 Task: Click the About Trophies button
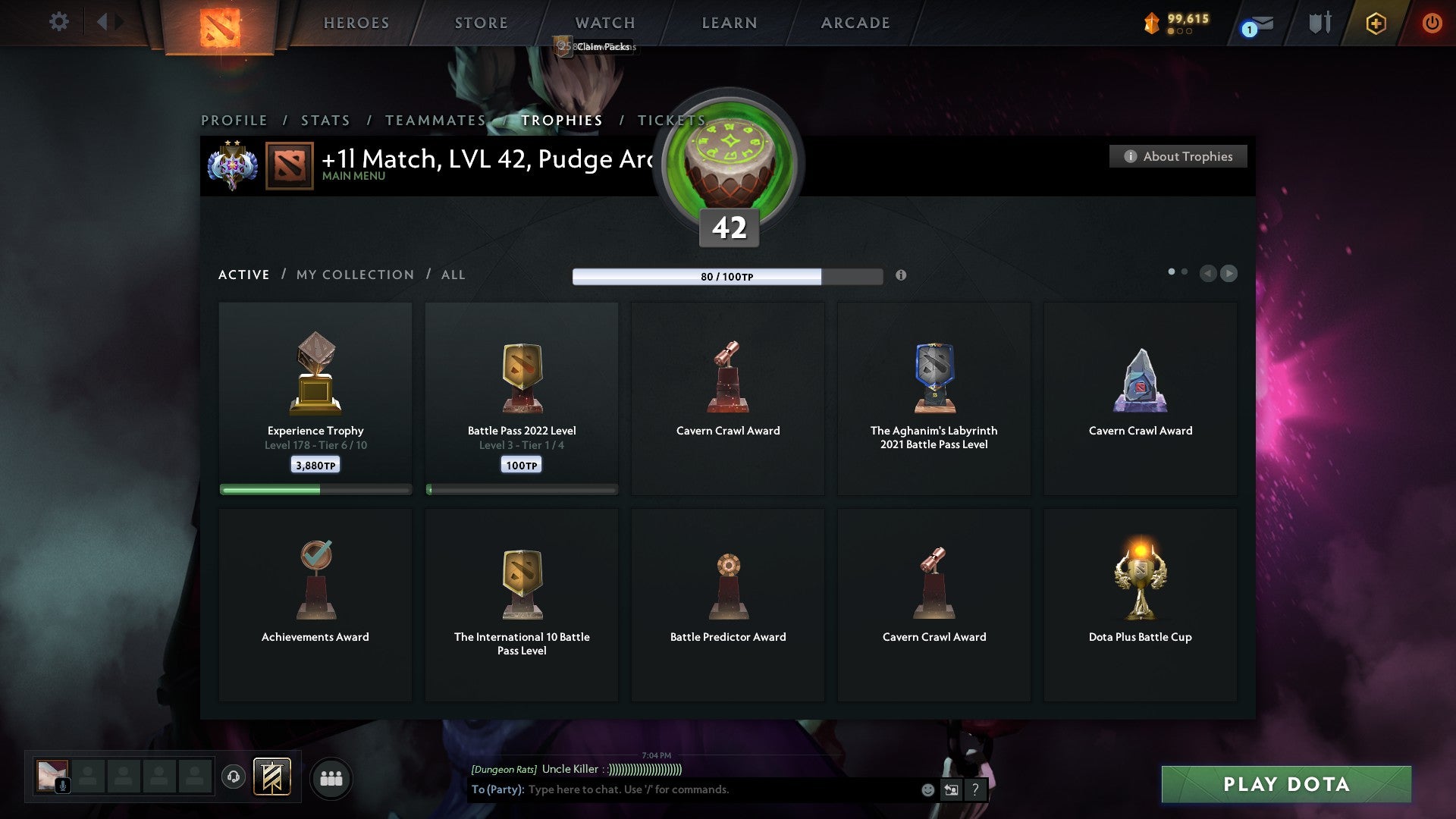(1178, 156)
